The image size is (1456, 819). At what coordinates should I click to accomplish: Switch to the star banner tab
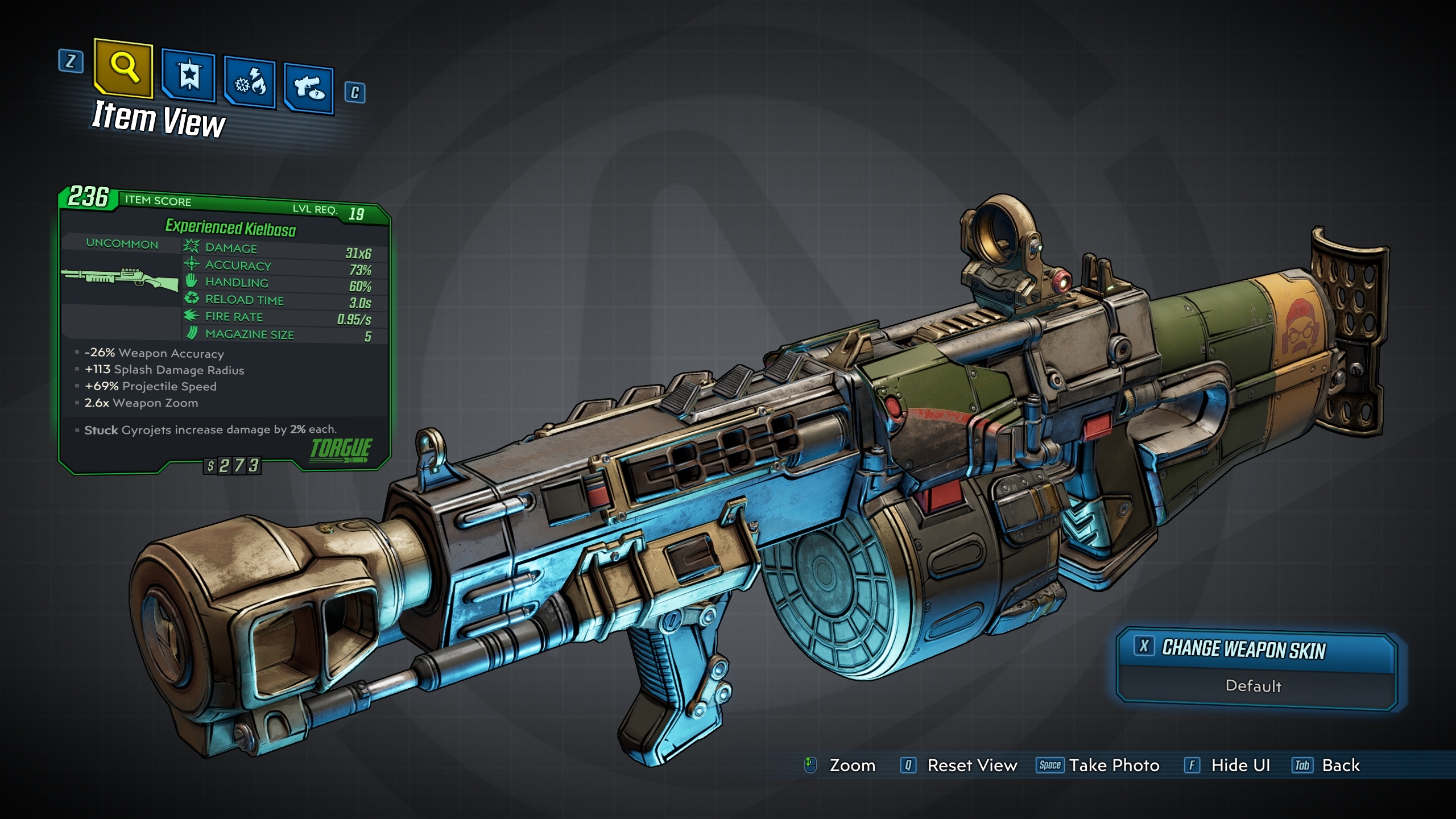188,76
